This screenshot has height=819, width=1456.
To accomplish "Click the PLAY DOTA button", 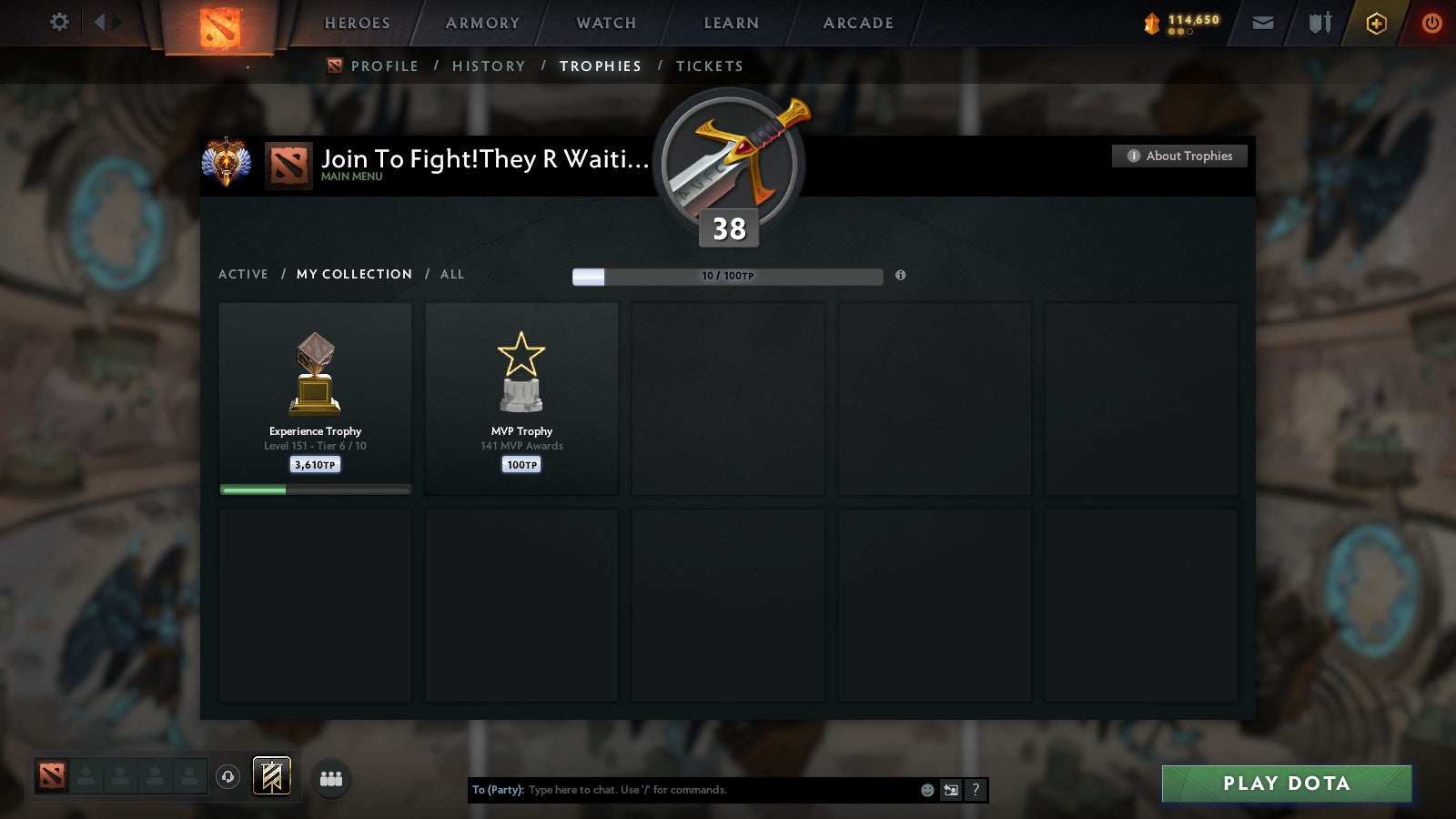I will tap(1285, 783).
